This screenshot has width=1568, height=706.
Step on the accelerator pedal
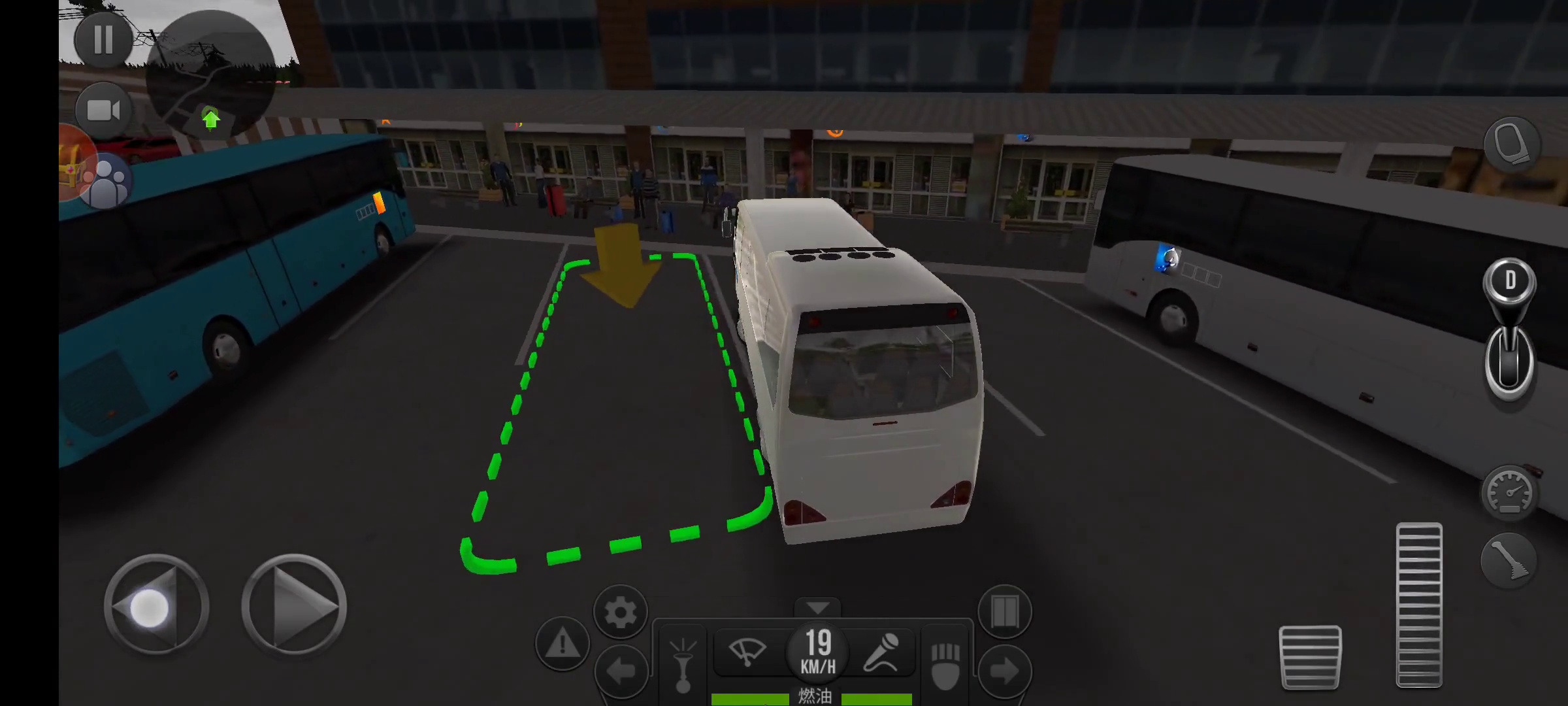point(1418,605)
